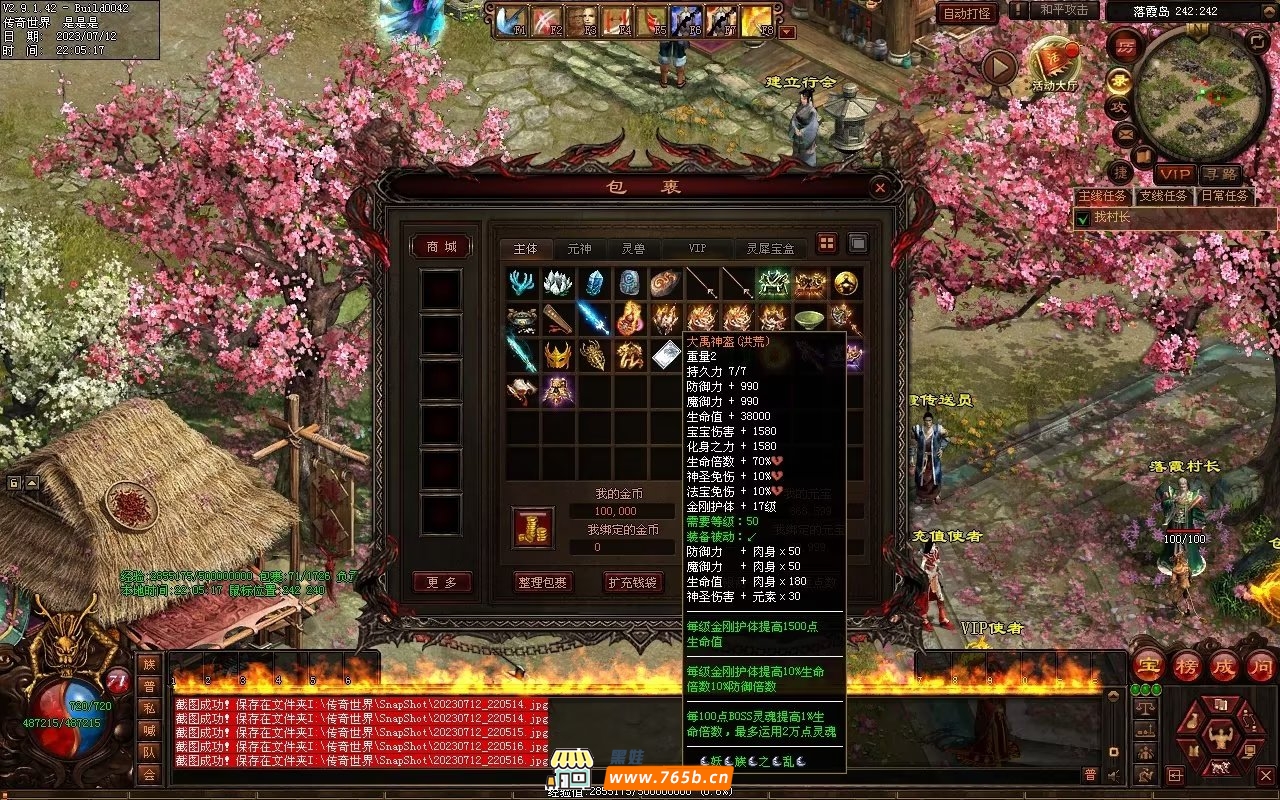Viewport: 1280px width, 800px height.
Task: Switch to the 日常任务 quest tab
Action: (x=1225, y=196)
